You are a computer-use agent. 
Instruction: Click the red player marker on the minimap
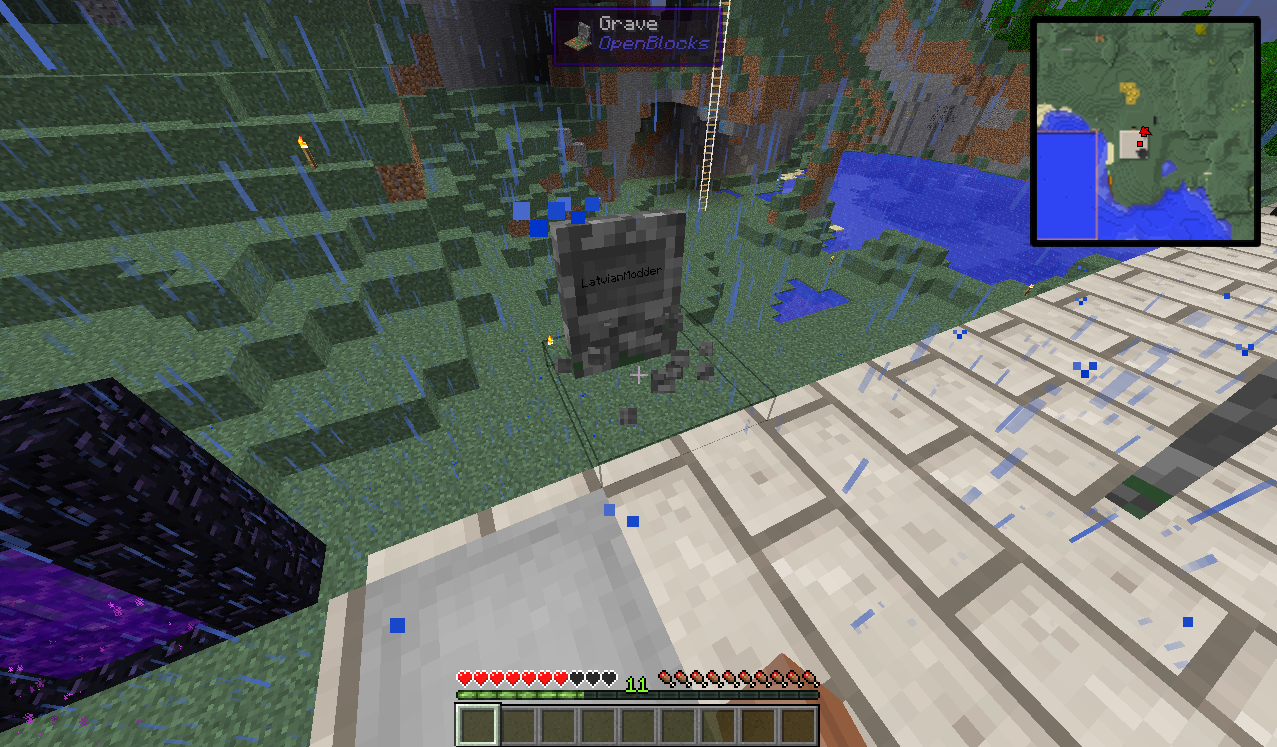pos(1145,131)
